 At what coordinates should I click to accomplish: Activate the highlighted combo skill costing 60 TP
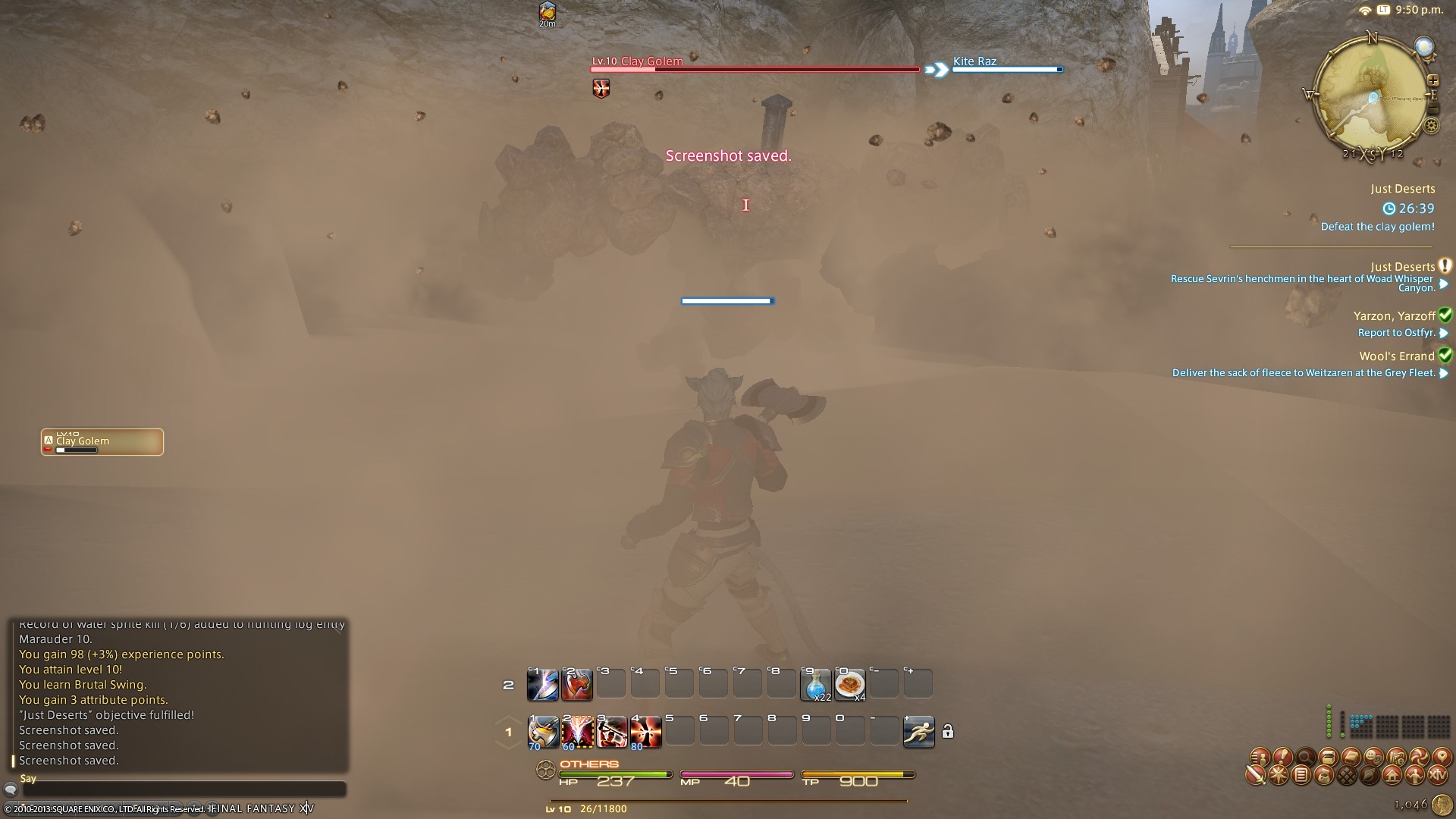577,732
